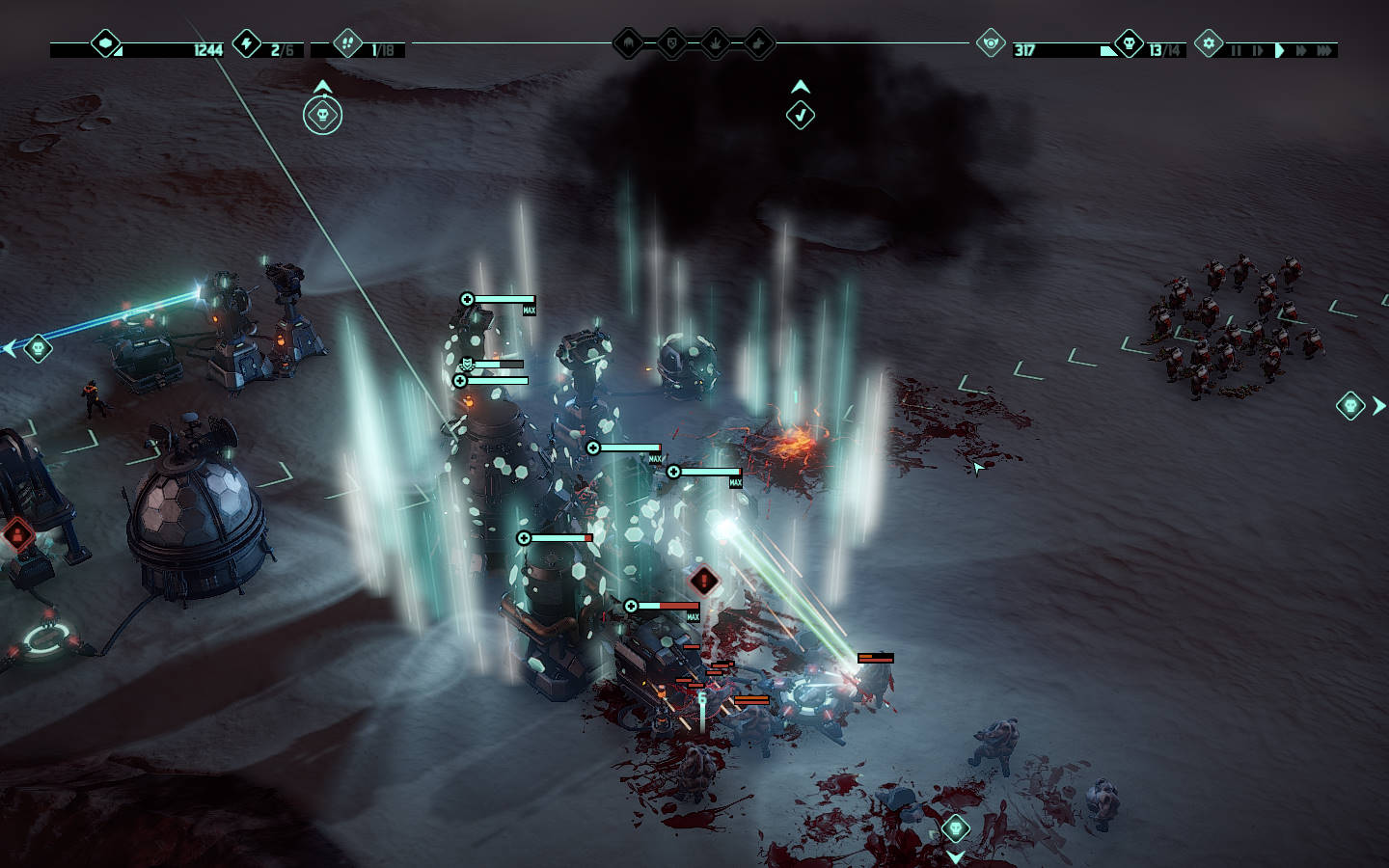Click the footprints population icon

coord(347,43)
